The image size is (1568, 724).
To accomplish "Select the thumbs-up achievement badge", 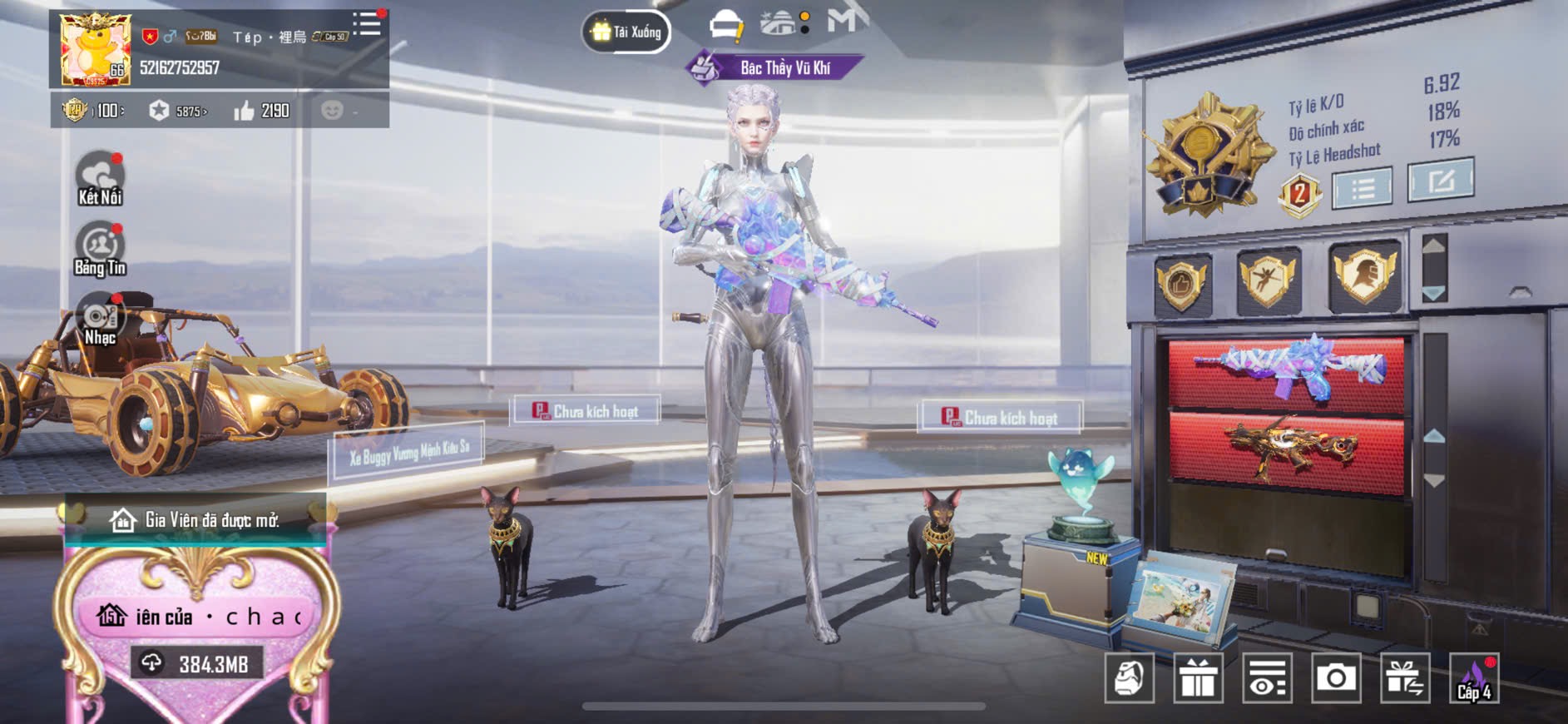I will 1181,282.
